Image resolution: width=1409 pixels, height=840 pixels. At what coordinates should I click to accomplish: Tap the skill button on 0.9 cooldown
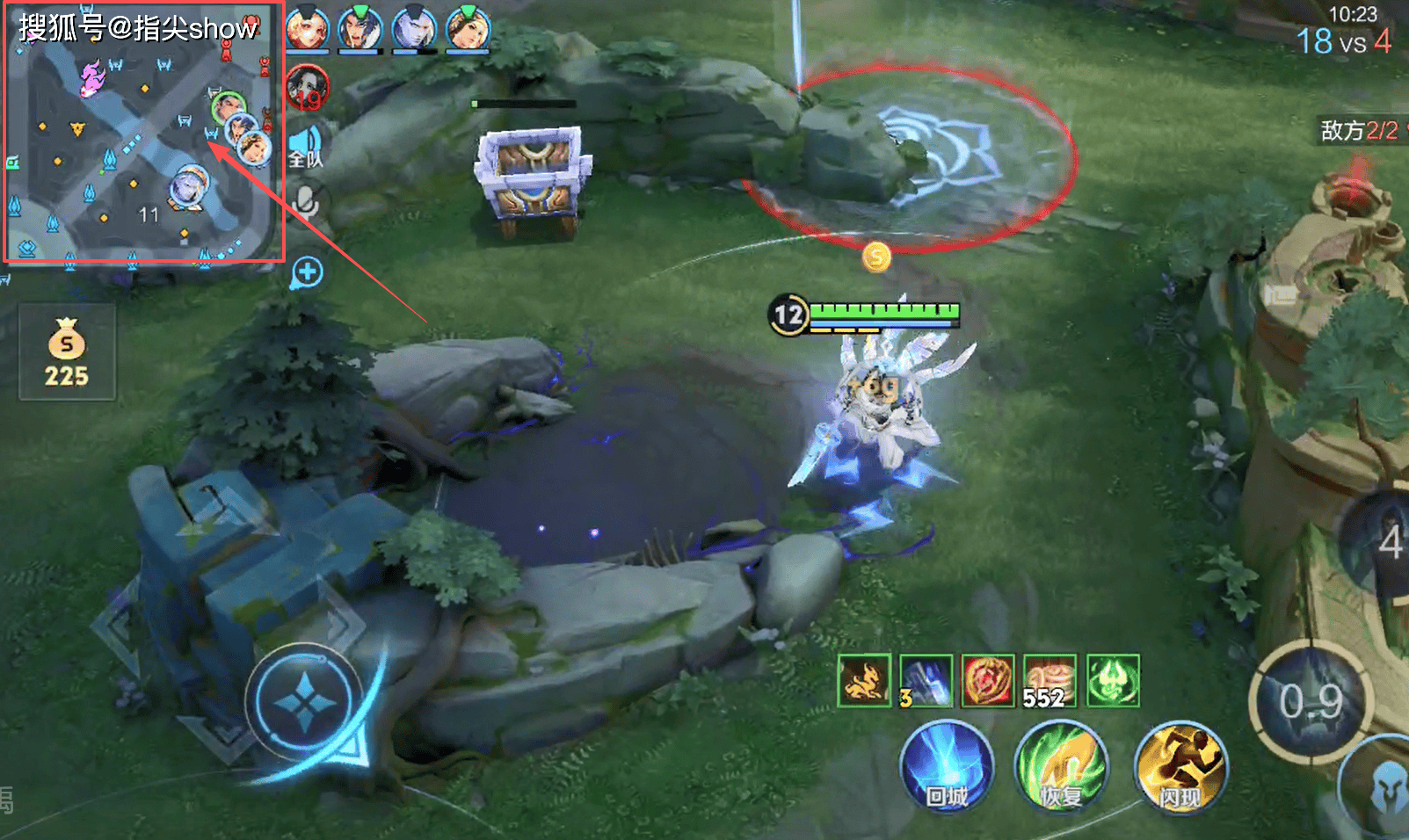1311,702
